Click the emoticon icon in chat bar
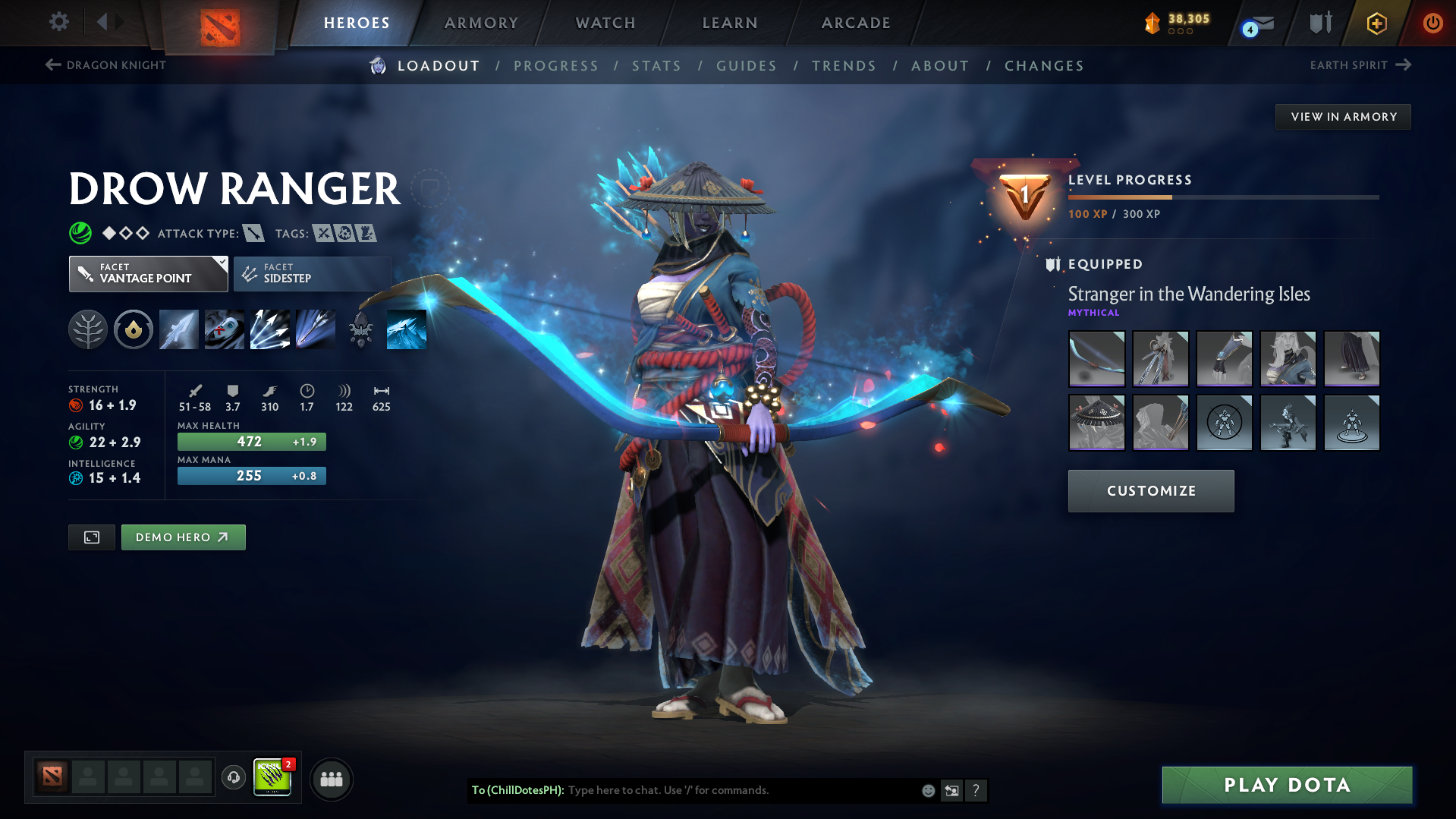This screenshot has width=1456, height=819. [x=927, y=790]
